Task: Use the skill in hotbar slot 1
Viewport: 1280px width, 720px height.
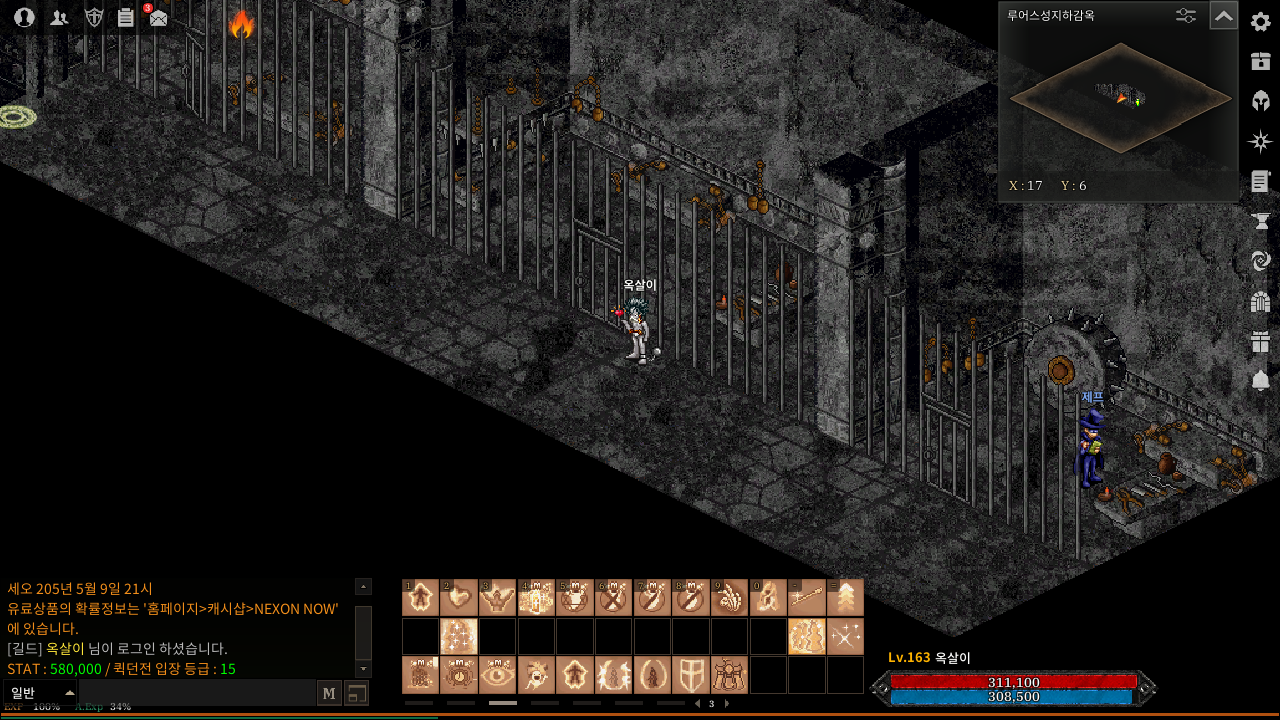Action: tap(420, 598)
